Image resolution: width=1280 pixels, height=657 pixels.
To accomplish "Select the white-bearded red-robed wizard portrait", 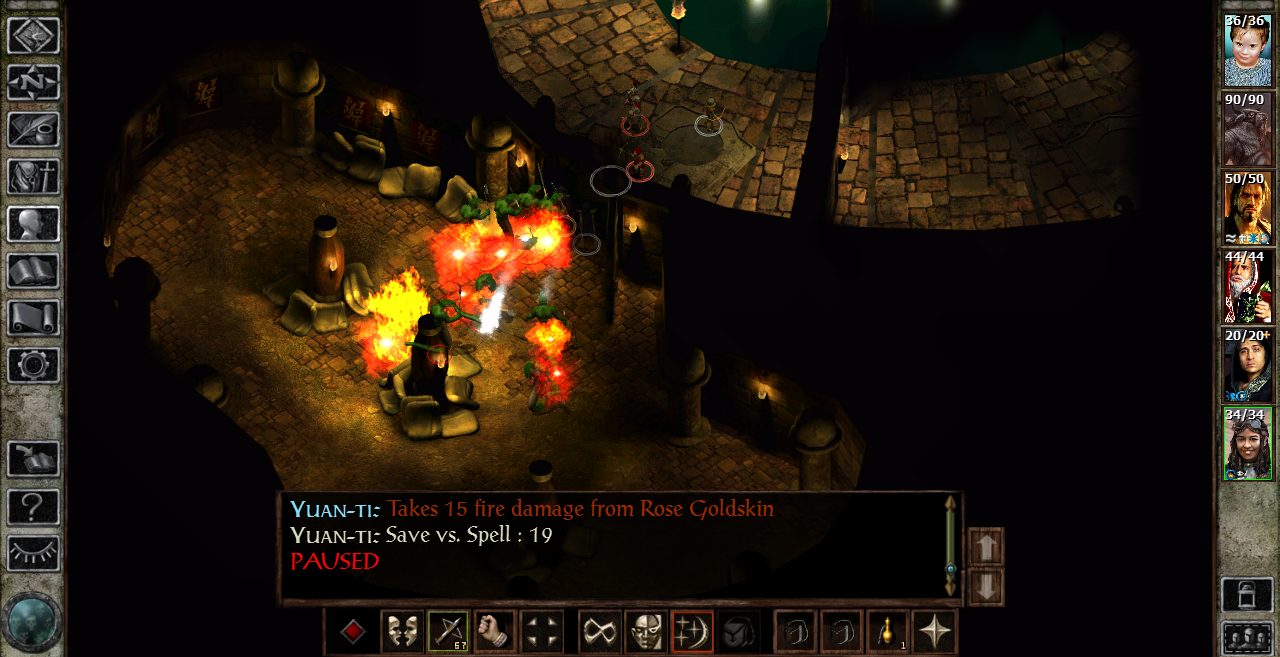I will (1247, 285).
